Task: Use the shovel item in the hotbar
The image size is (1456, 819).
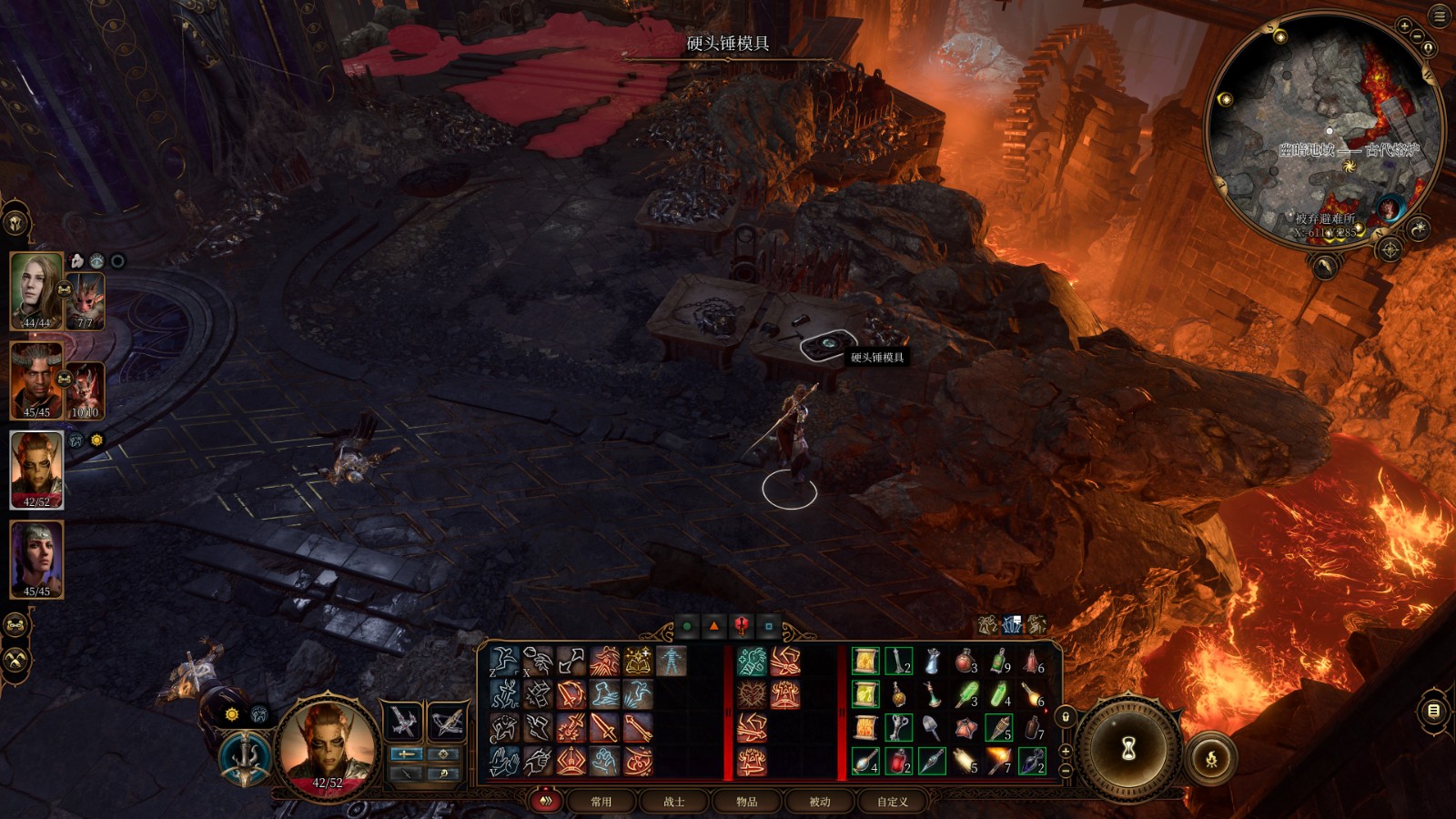Action: click(932, 727)
